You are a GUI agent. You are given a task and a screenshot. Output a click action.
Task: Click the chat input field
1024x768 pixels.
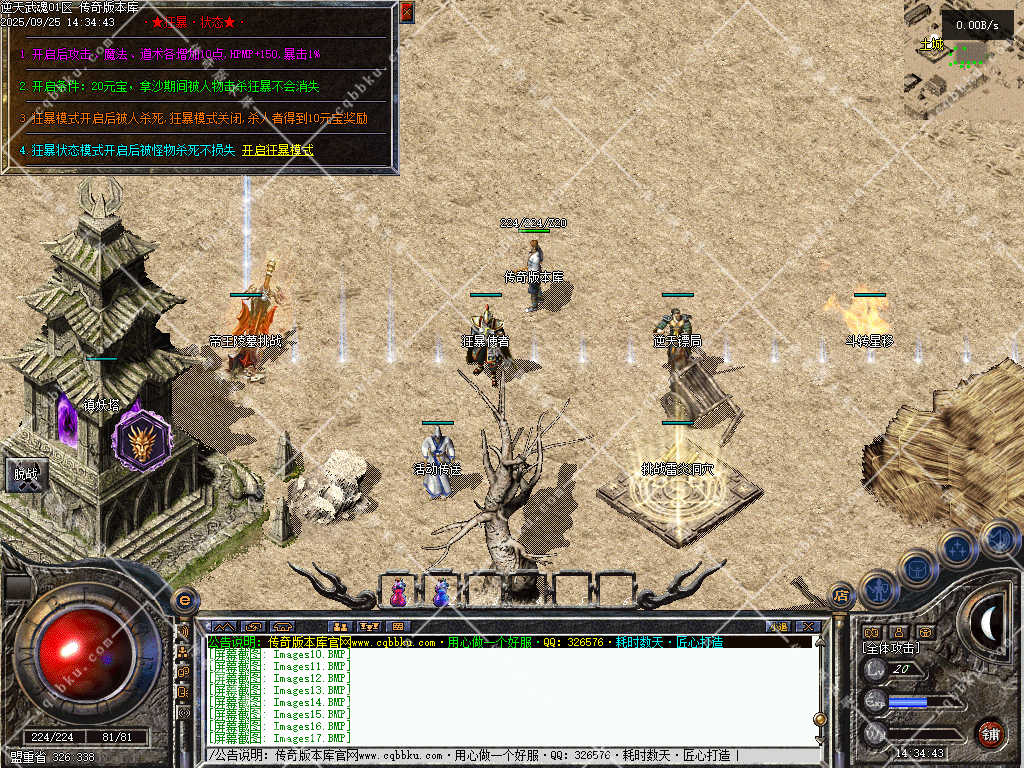click(x=500, y=756)
